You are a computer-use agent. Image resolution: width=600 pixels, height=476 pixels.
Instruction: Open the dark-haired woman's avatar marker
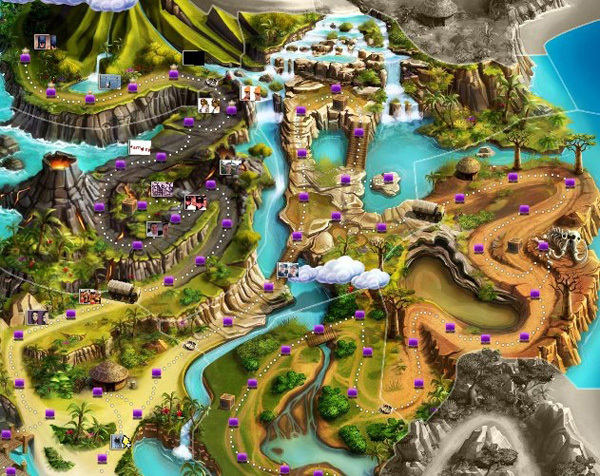click(x=37, y=317)
